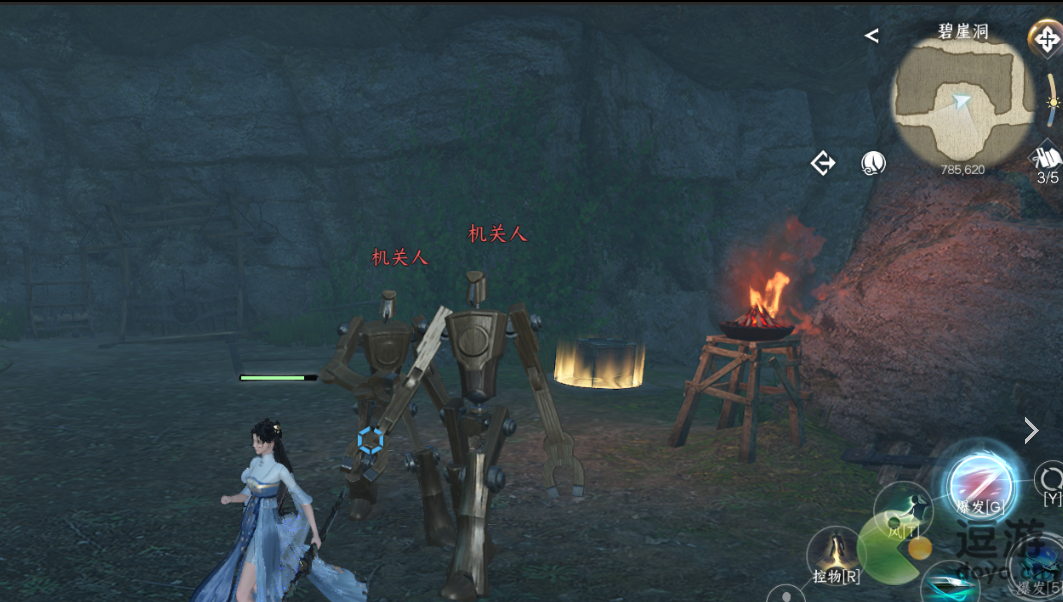Click the four-arrow icon beside the minimap
Screen dimensions: 1063x602
click(x=1046, y=40)
